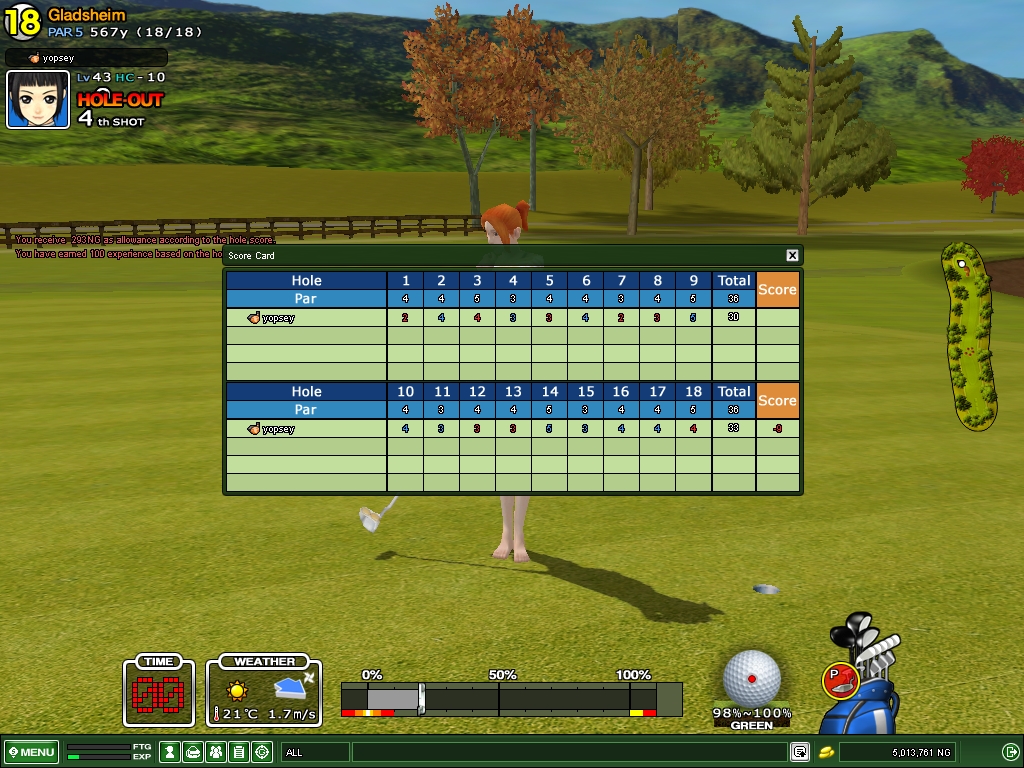Click the circular target toolbar icon

pos(262,752)
